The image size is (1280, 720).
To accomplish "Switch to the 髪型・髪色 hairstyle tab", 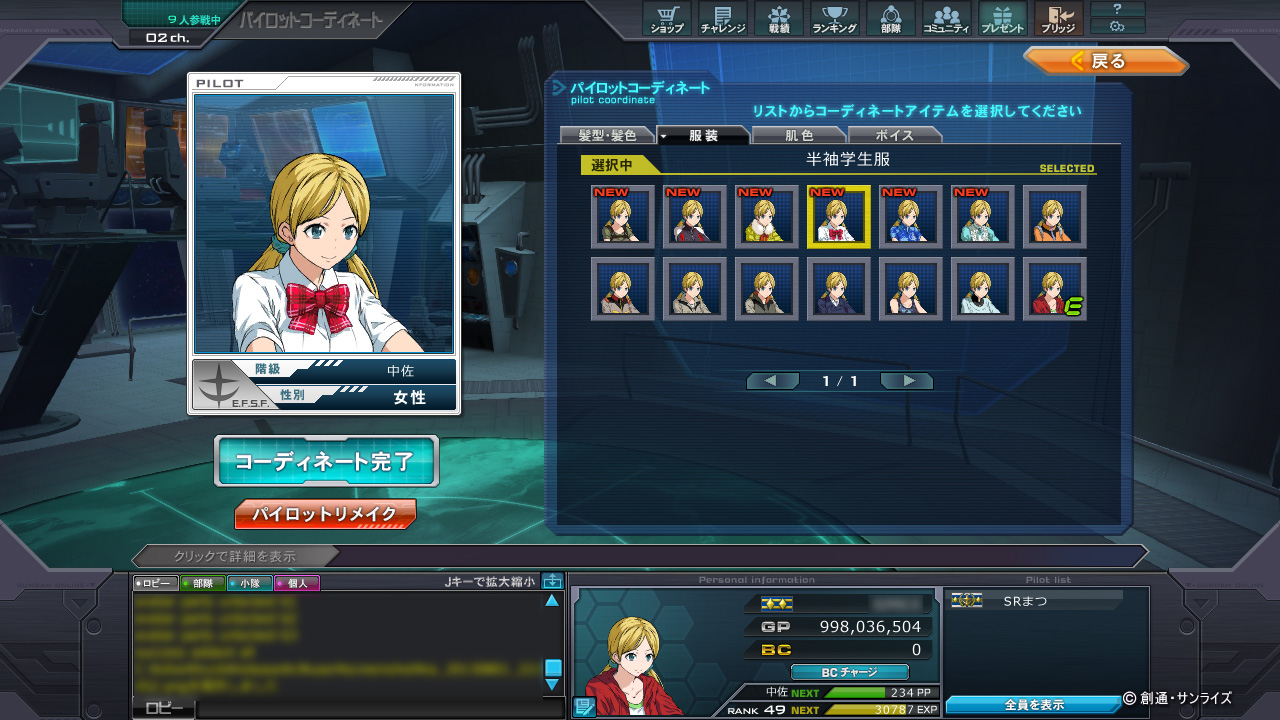I will coord(607,135).
